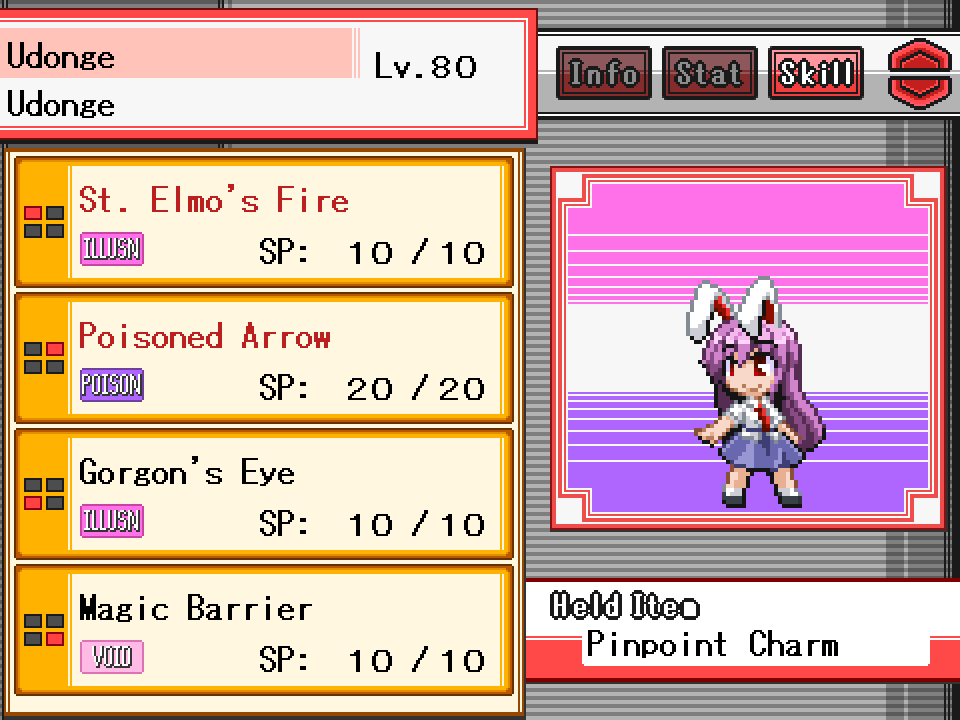The height and width of the screenshot is (720, 960).
Task: Select the St. Elmo's Fire skill
Action: (x=264, y=223)
